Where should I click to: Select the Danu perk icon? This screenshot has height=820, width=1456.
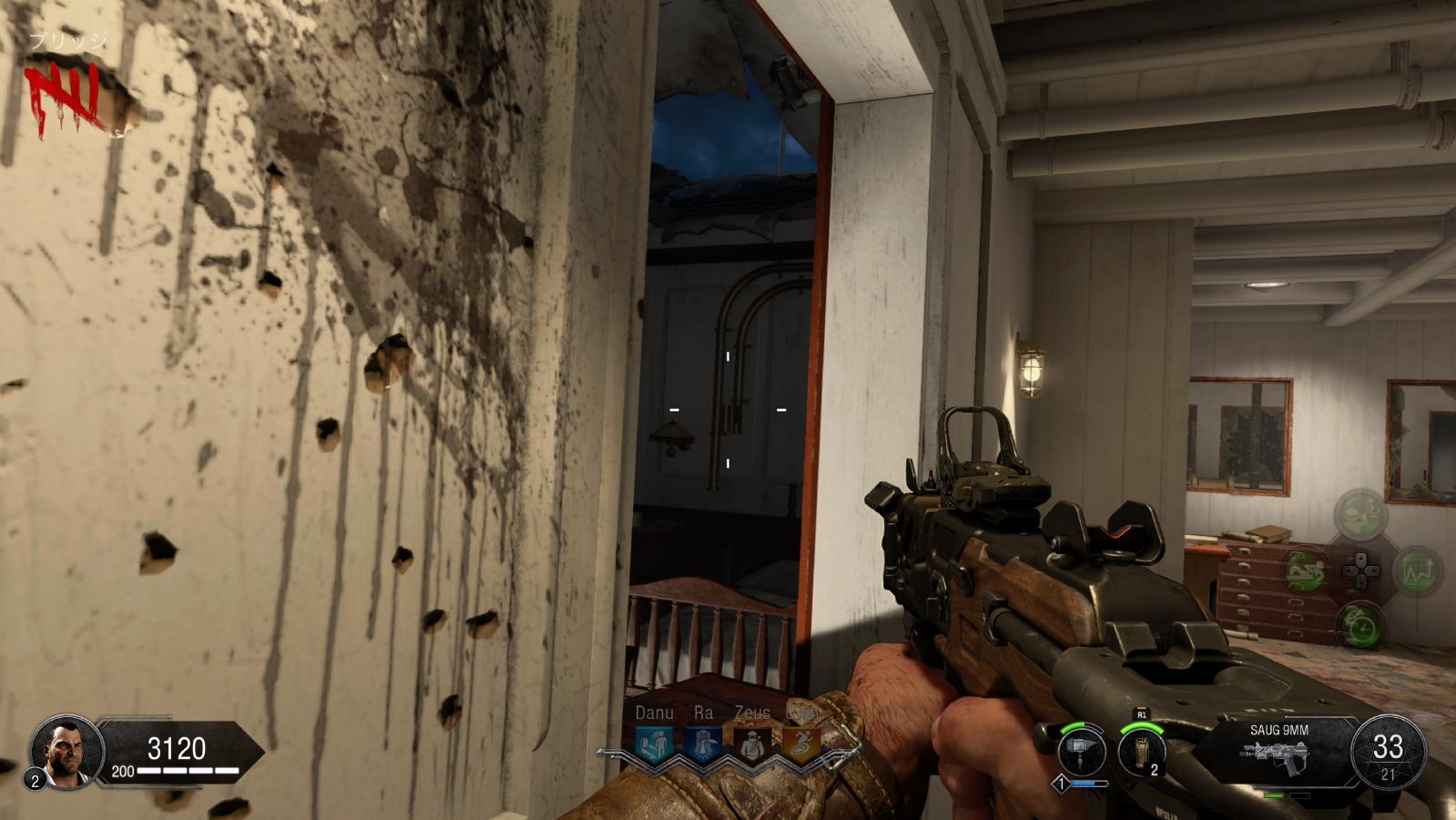[x=654, y=743]
